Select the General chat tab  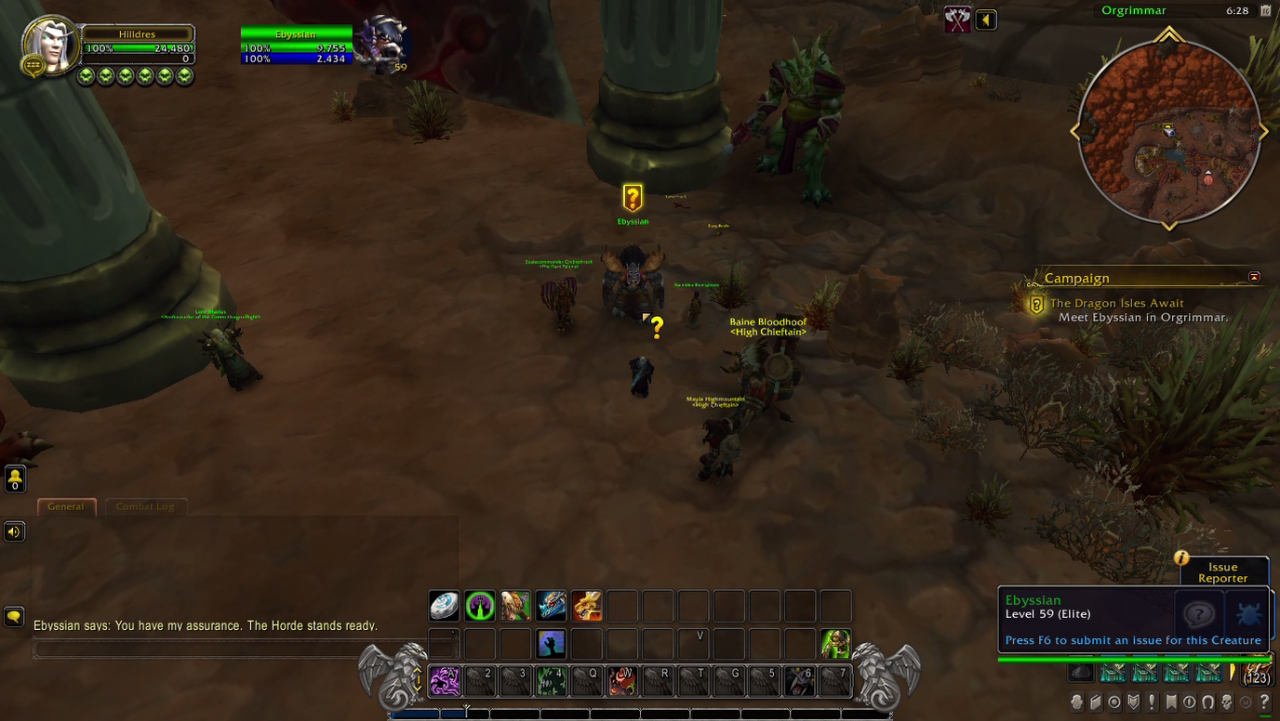click(66, 507)
